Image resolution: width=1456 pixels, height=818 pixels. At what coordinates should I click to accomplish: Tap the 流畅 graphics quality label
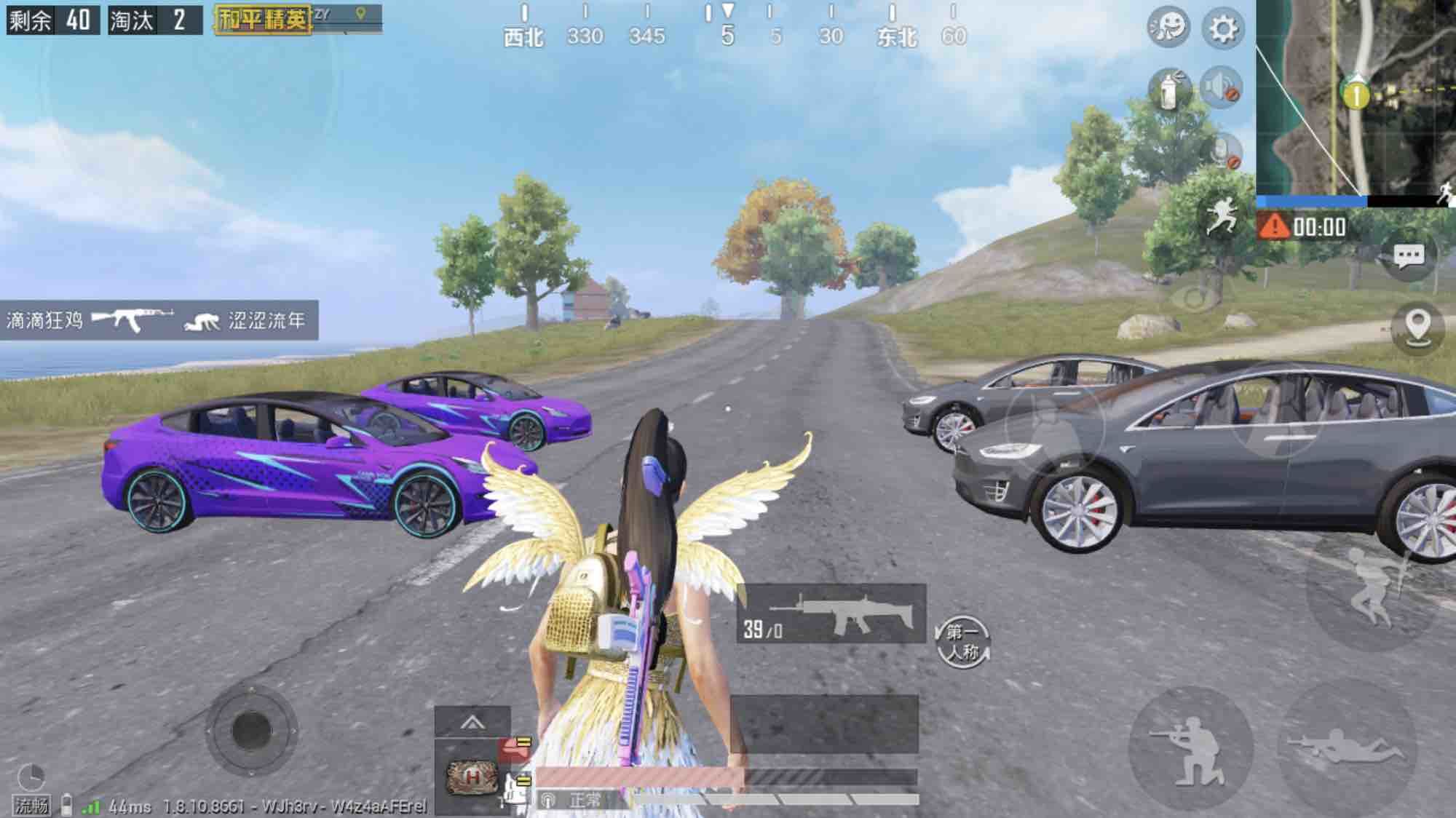pyautogui.click(x=31, y=806)
